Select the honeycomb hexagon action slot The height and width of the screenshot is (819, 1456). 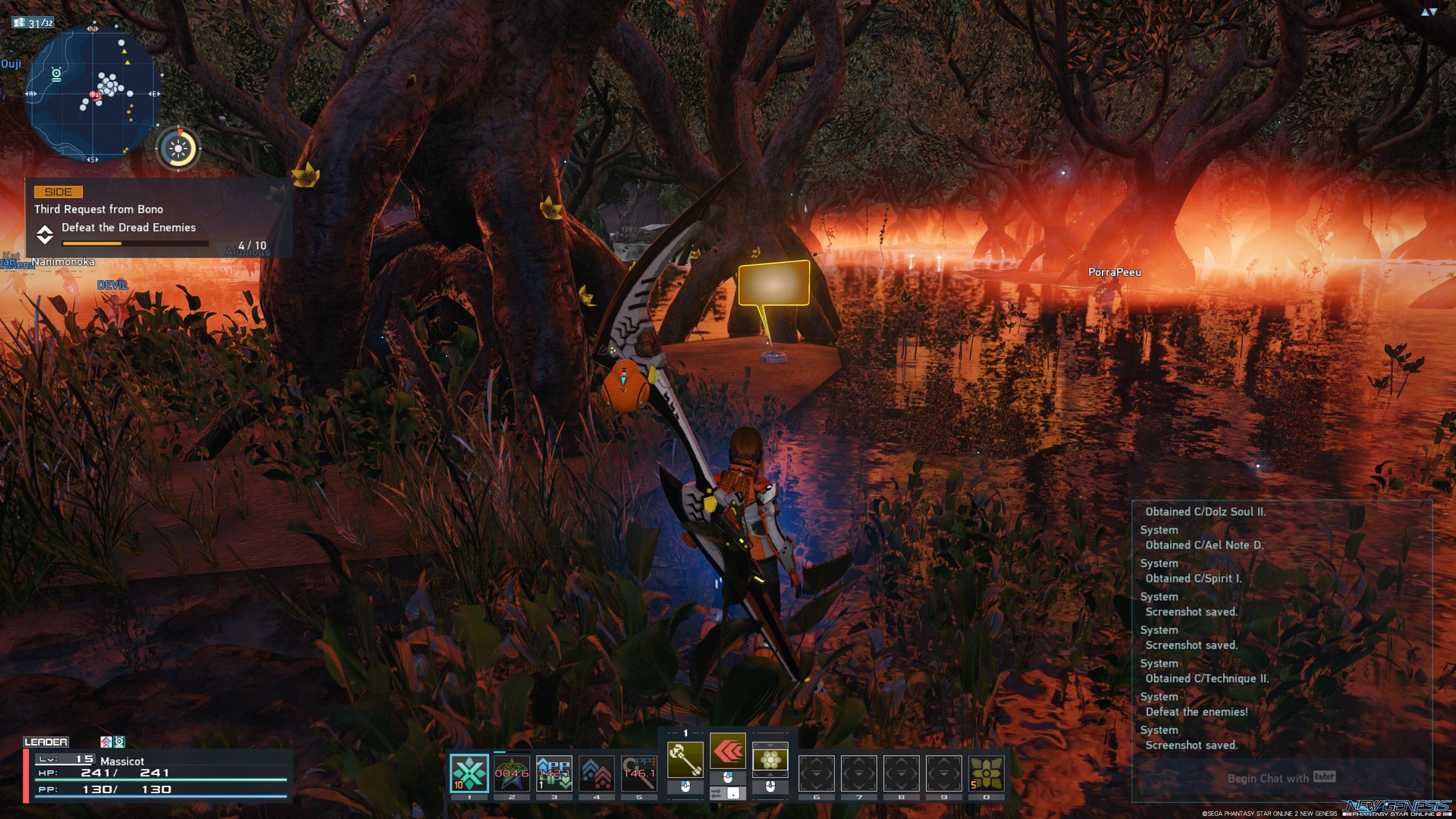(770, 760)
